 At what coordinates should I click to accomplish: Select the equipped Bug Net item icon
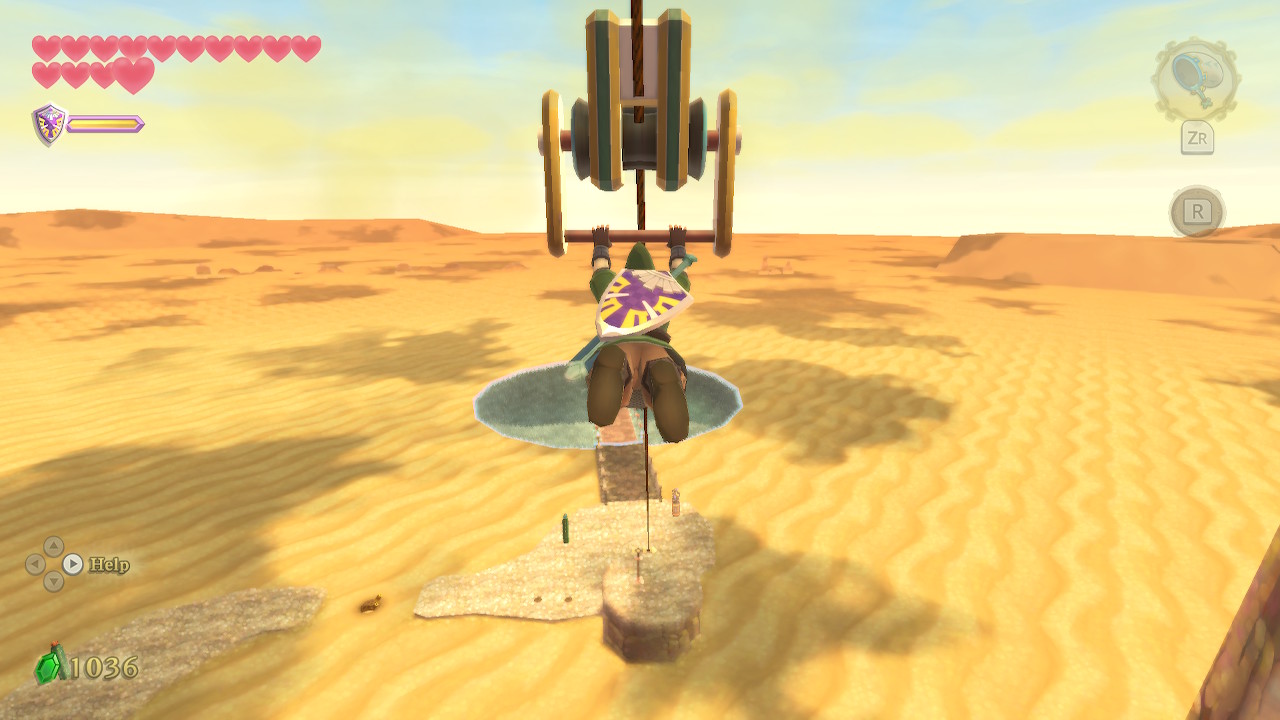coord(1195,80)
